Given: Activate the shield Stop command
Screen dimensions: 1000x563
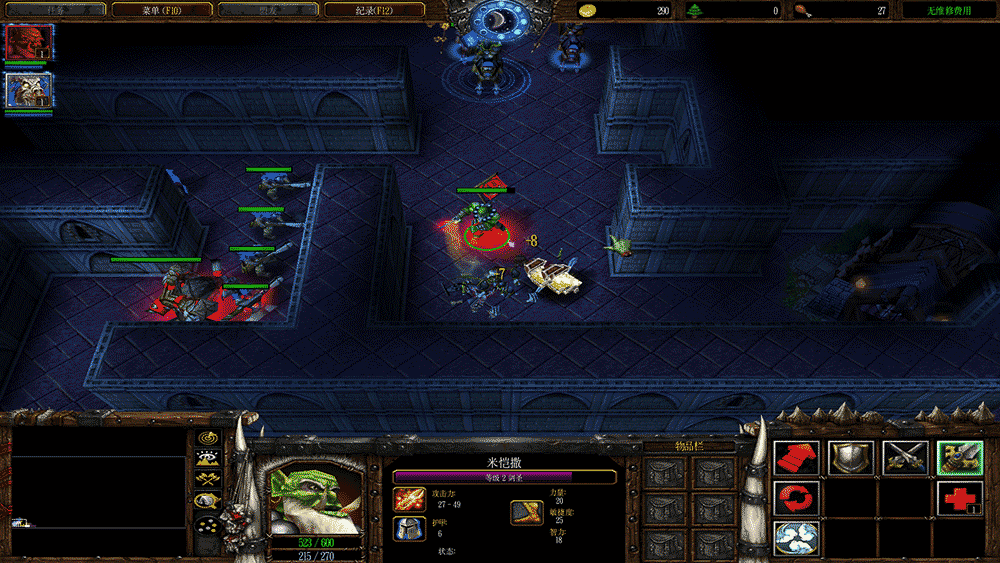Looking at the screenshot, I should pyautogui.click(x=851, y=458).
